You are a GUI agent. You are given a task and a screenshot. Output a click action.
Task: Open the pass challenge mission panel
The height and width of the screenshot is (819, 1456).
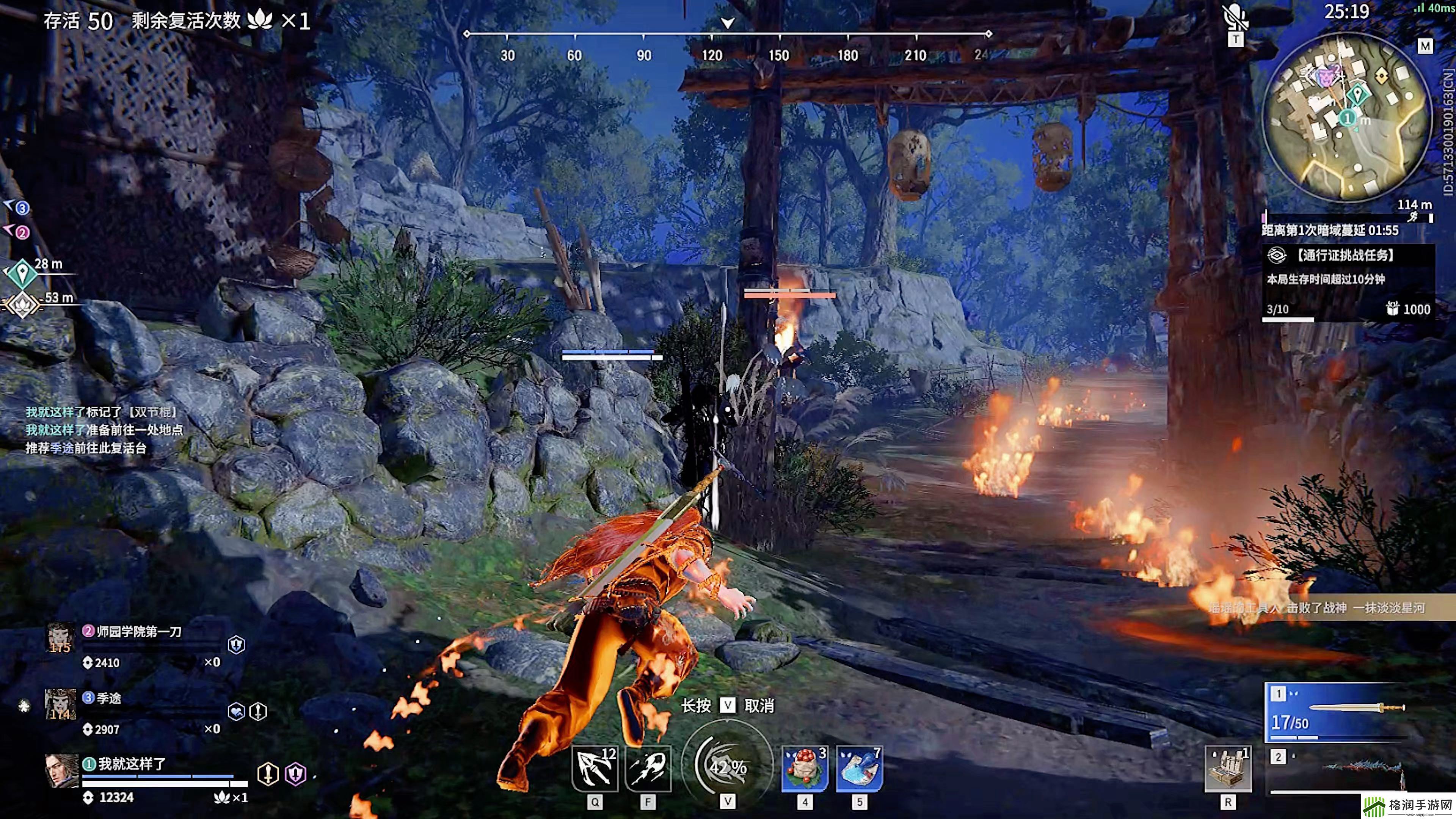click(x=1348, y=282)
